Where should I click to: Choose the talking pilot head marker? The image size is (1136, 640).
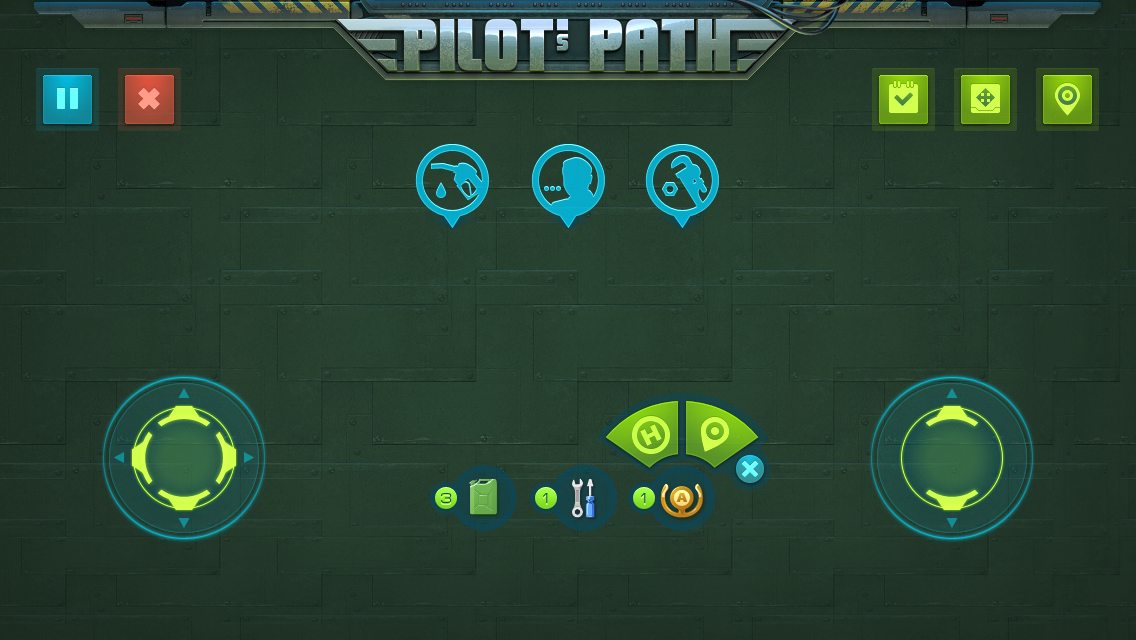pyautogui.click(x=568, y=182)
